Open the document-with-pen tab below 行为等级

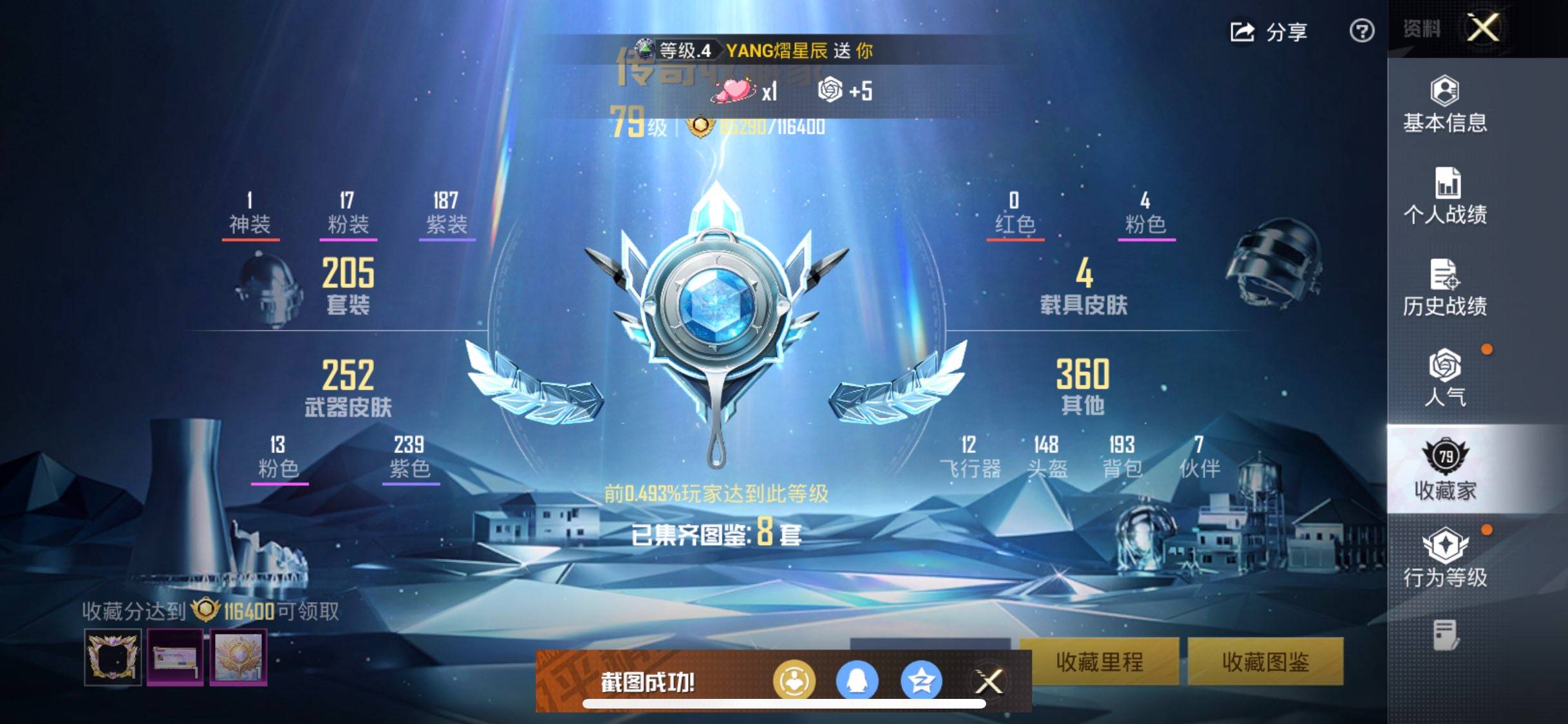(x=1445, y=635)
